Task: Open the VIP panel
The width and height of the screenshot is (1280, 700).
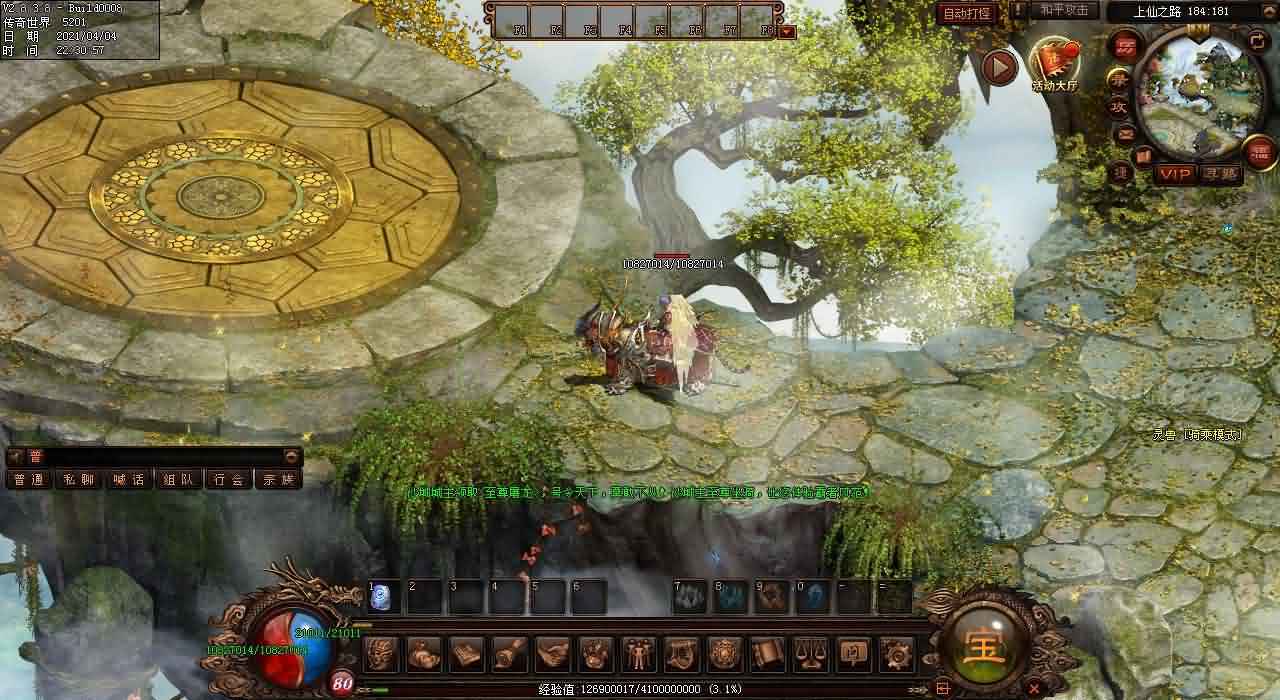Action: coord(1176,174)
